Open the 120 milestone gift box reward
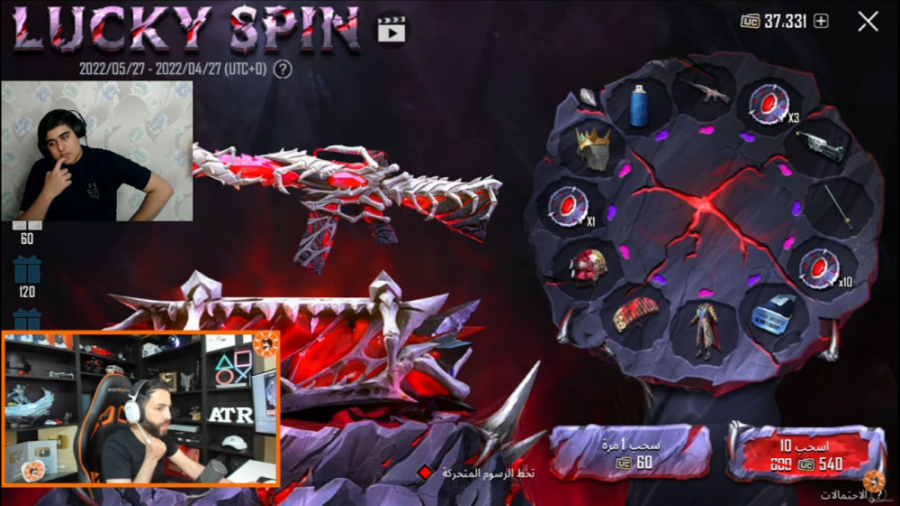This screenshot has width=900, height=506. [27, 271]
